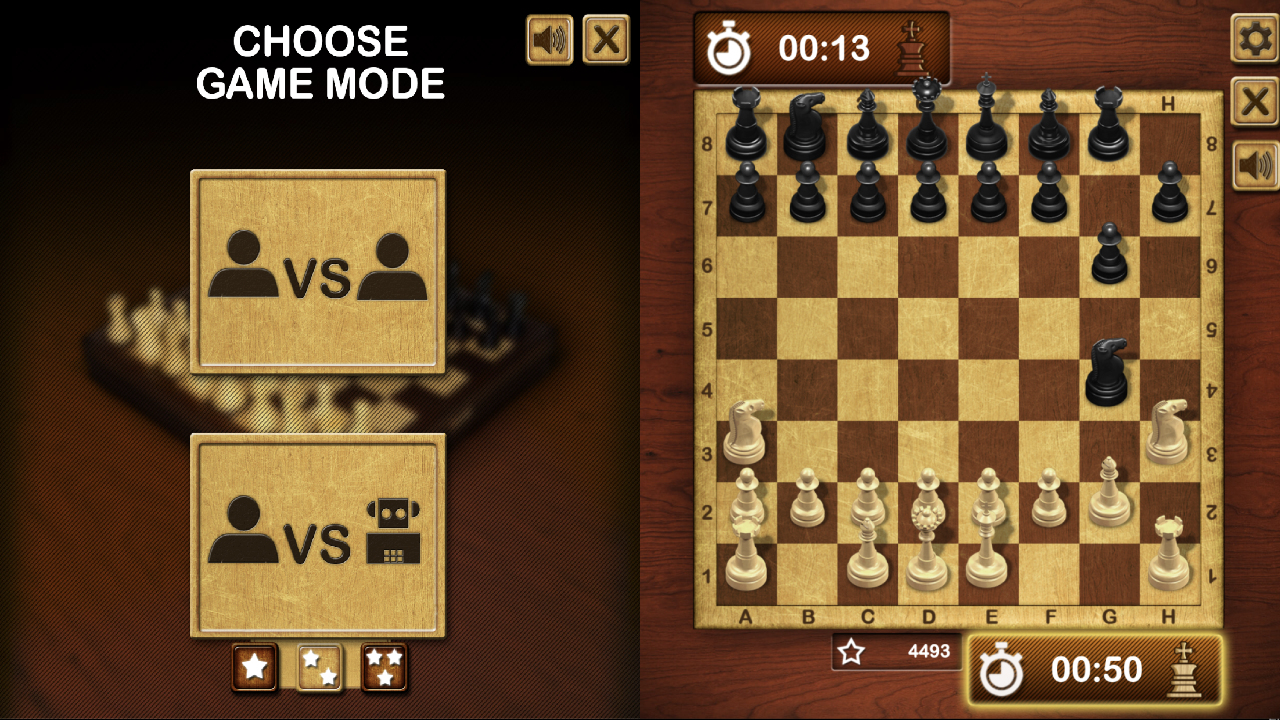The height and width of the screenshot is (720, 1280).
Task: Open the settings gear menu
Action: [1253, 37]
